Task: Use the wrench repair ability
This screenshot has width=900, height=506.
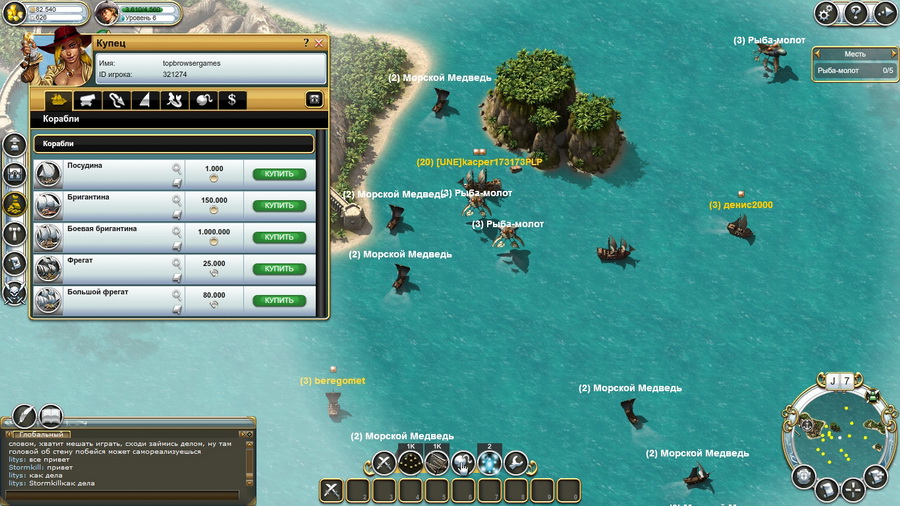Action: tap(515, 463)
